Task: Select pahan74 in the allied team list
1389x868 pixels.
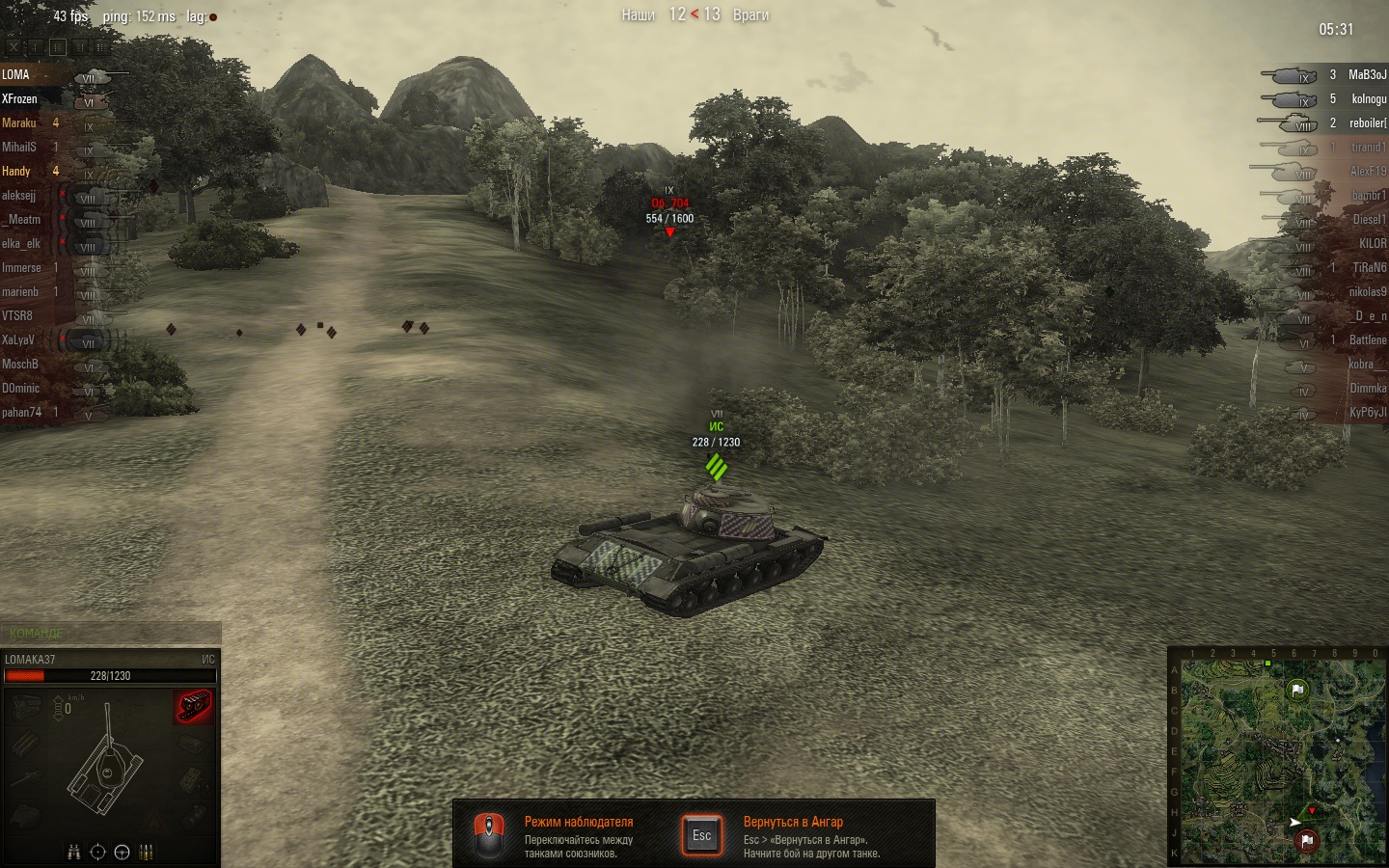Action: click(x=21, y=412)
